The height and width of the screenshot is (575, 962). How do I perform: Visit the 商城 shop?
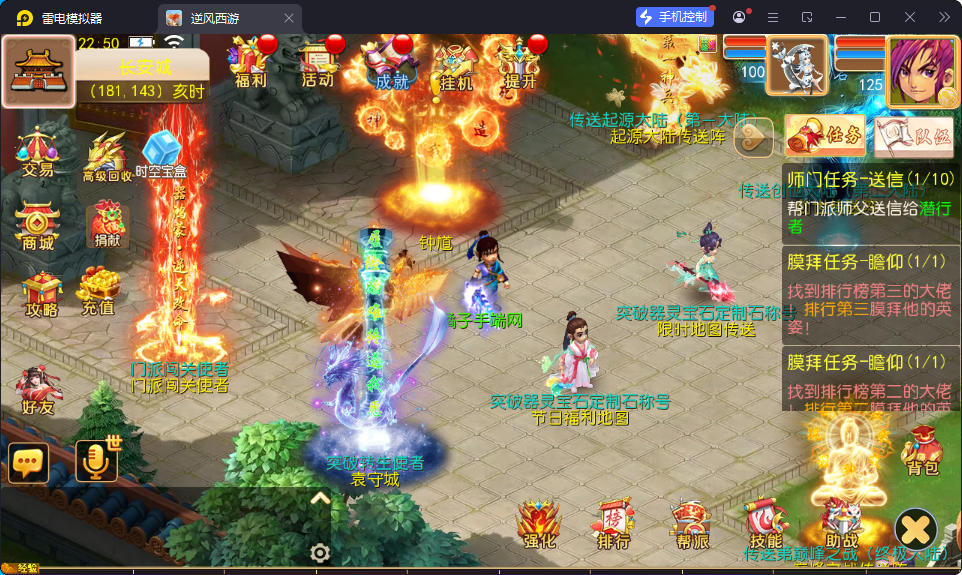[37, 228]
